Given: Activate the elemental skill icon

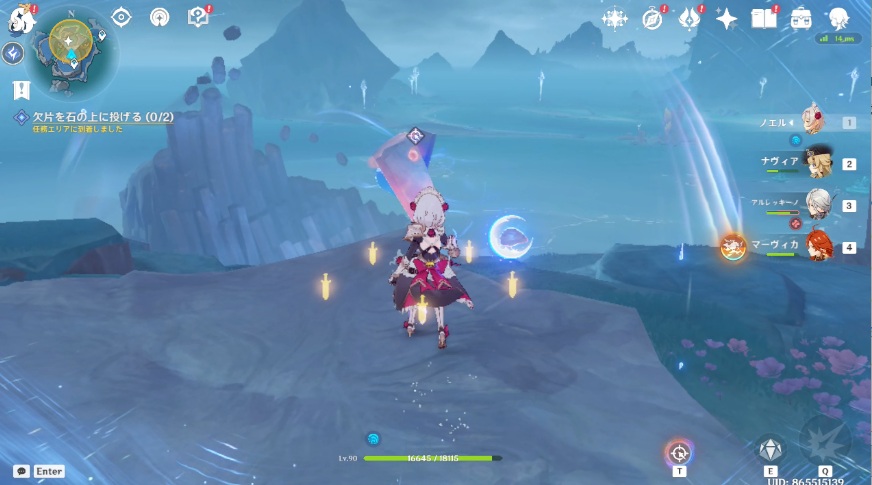Looking at the screenshot, I should click(770, 449).
